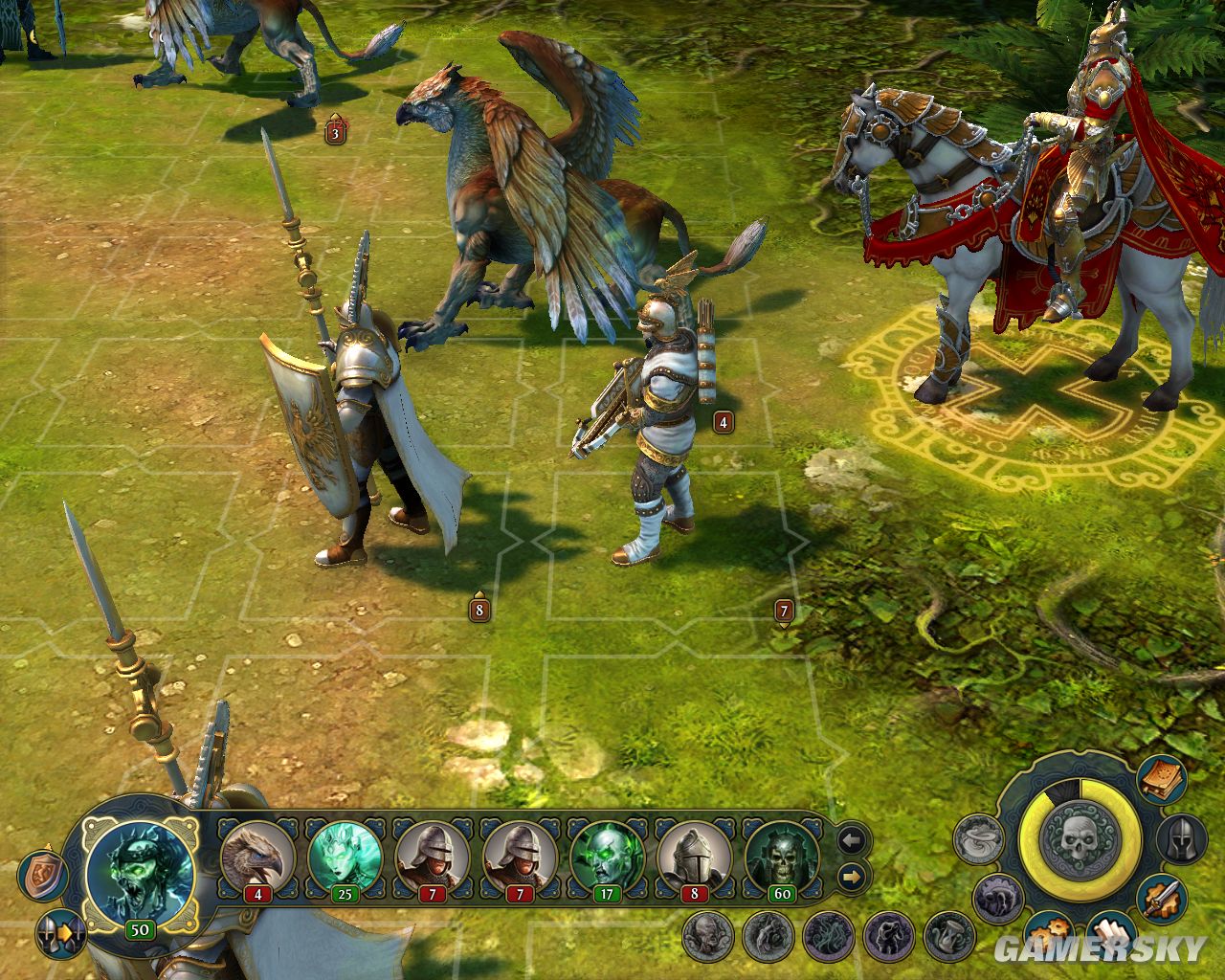
Task: Select the full-helm knight portrait with 8
Action: click(x=694, y=854)
